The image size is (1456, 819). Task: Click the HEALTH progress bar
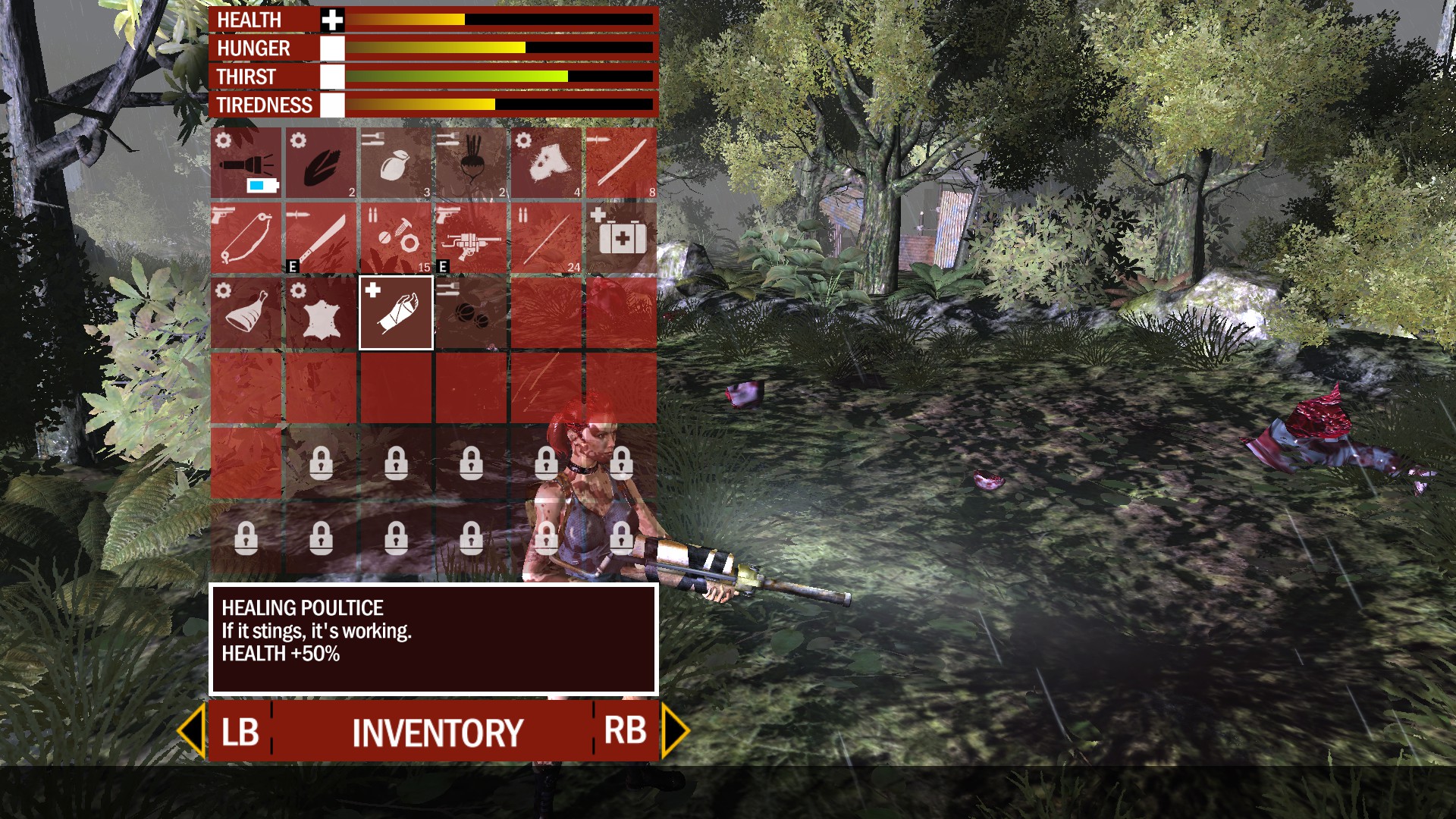click(x=493, y=19)
